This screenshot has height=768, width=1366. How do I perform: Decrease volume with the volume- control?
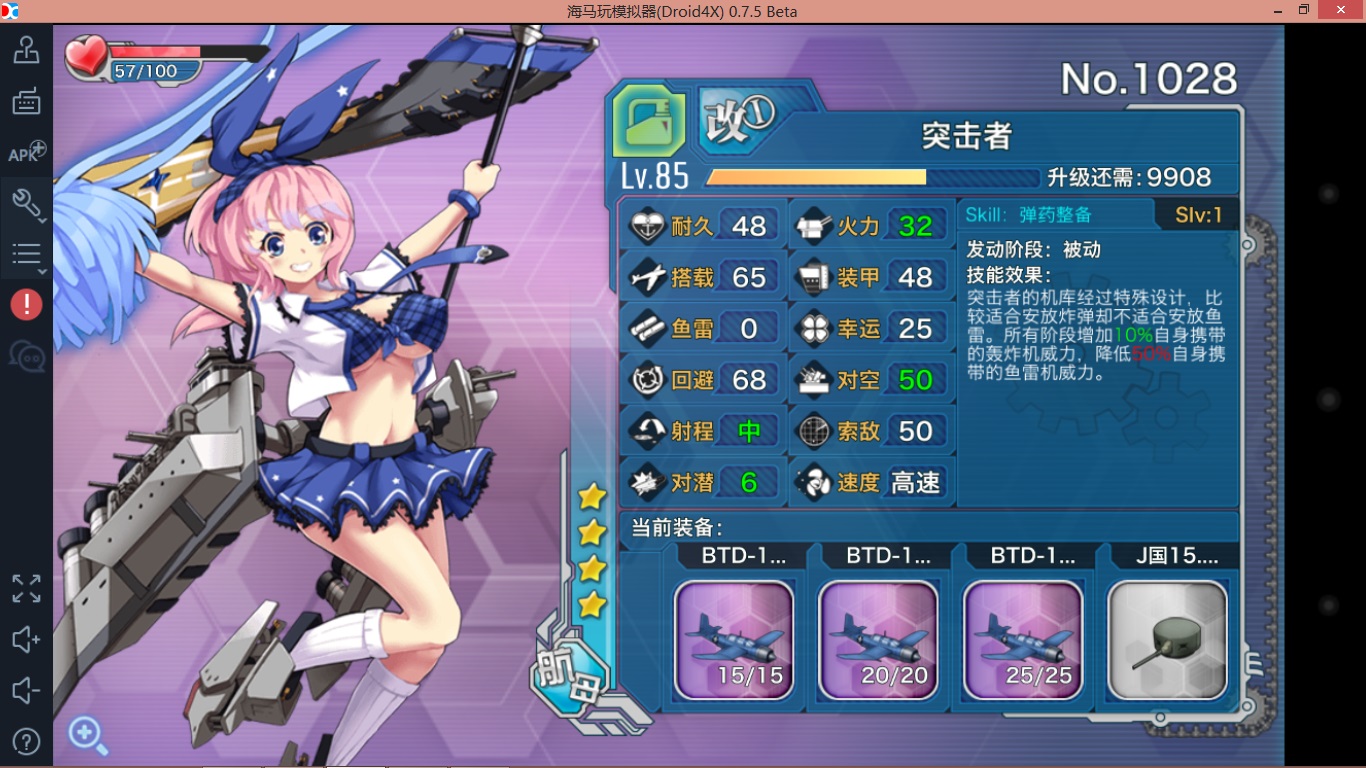(26, 690)
